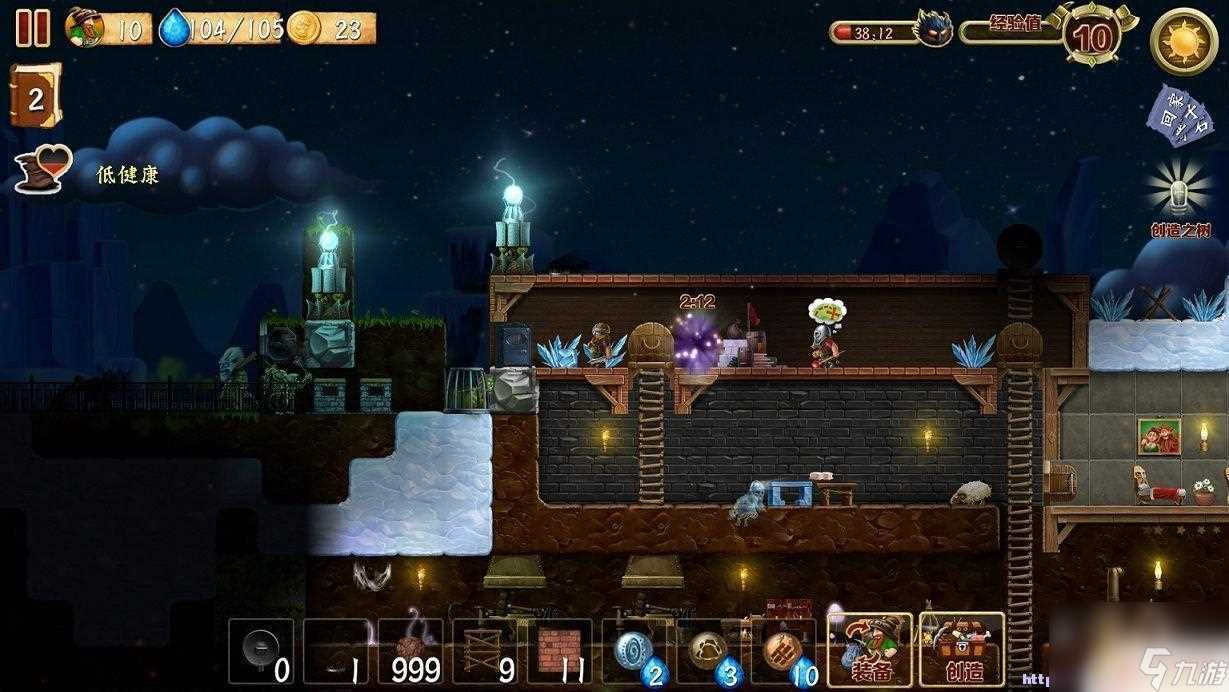Pause the game with the pause button

click(x=32, y=27)
